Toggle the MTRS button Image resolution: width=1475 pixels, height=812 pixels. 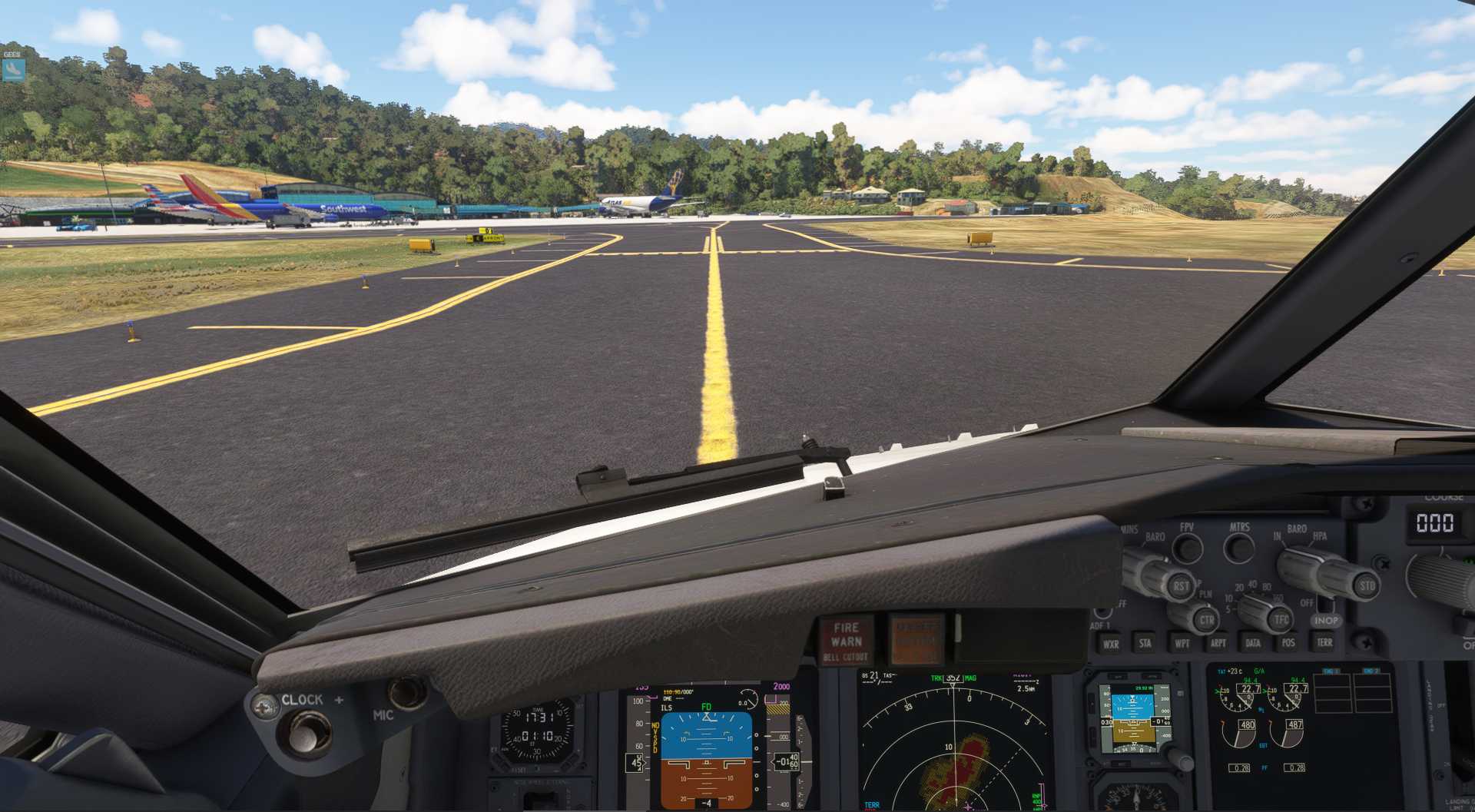(x=1238, y=548)
